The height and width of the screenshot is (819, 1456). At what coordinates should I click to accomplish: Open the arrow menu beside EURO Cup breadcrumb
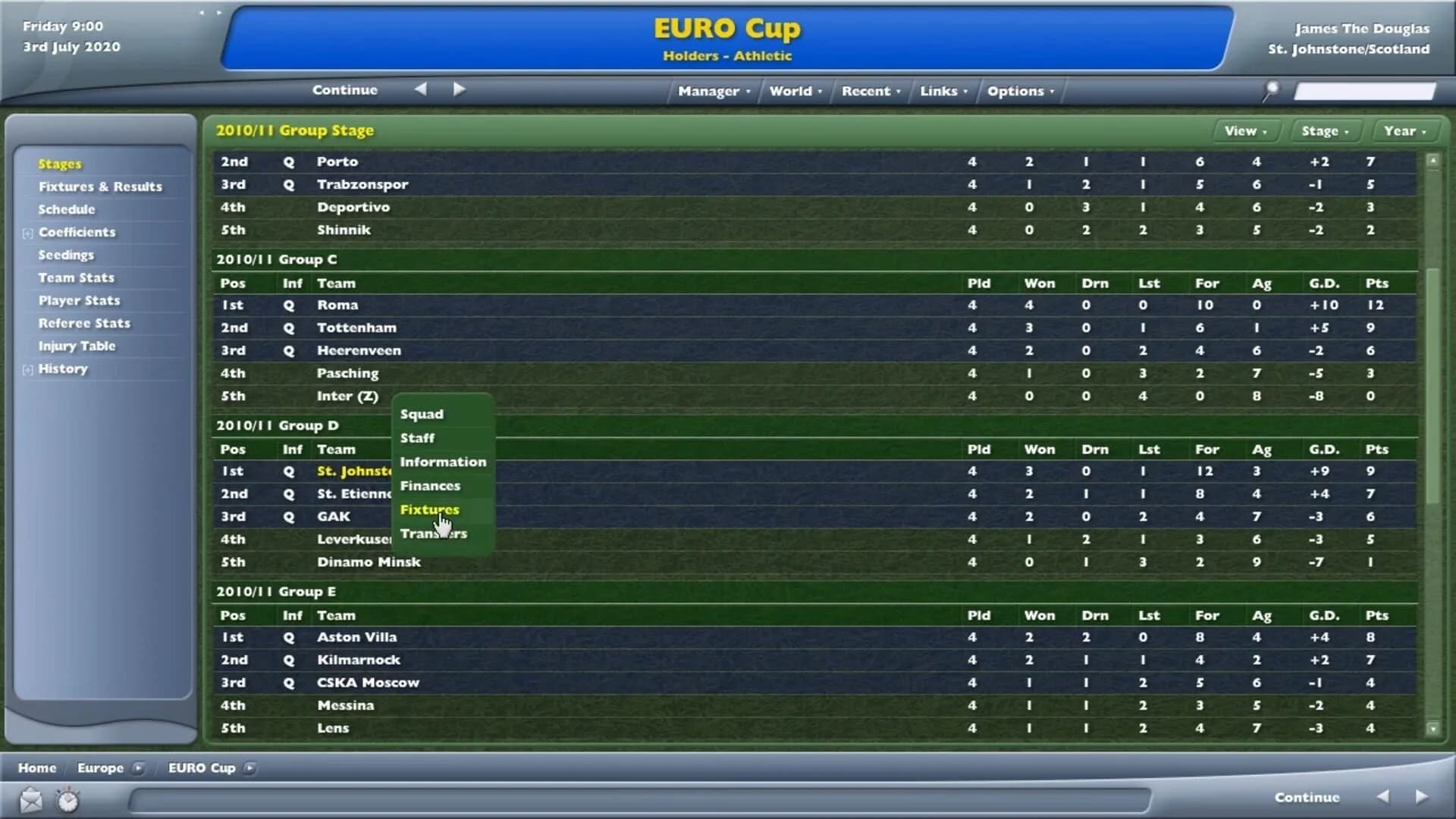[250, 768]
